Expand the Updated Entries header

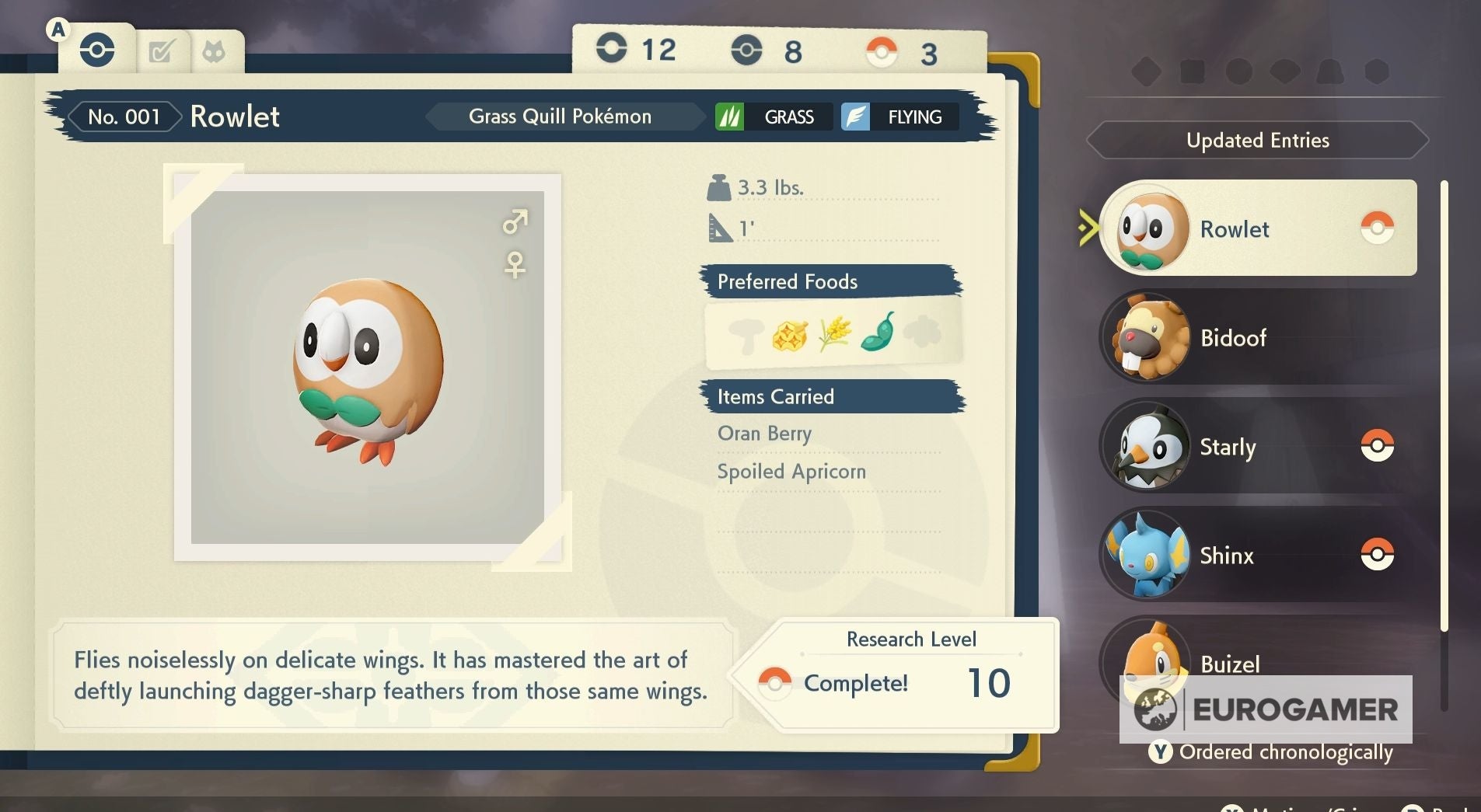tap(1257, 141)
